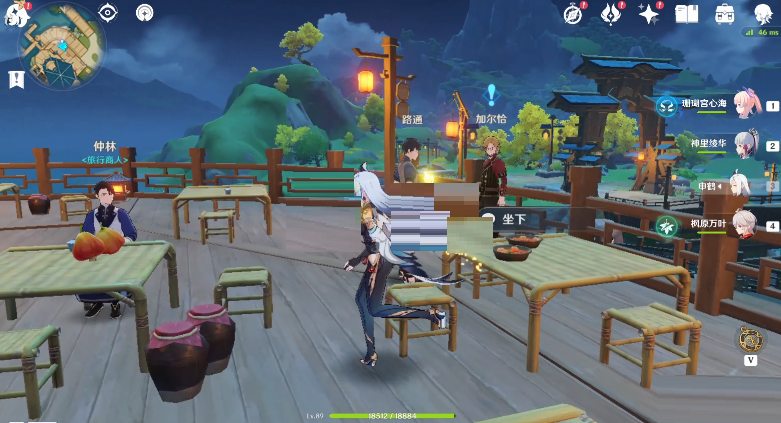Activate the elemental sight eye icon

click(108, 13)
